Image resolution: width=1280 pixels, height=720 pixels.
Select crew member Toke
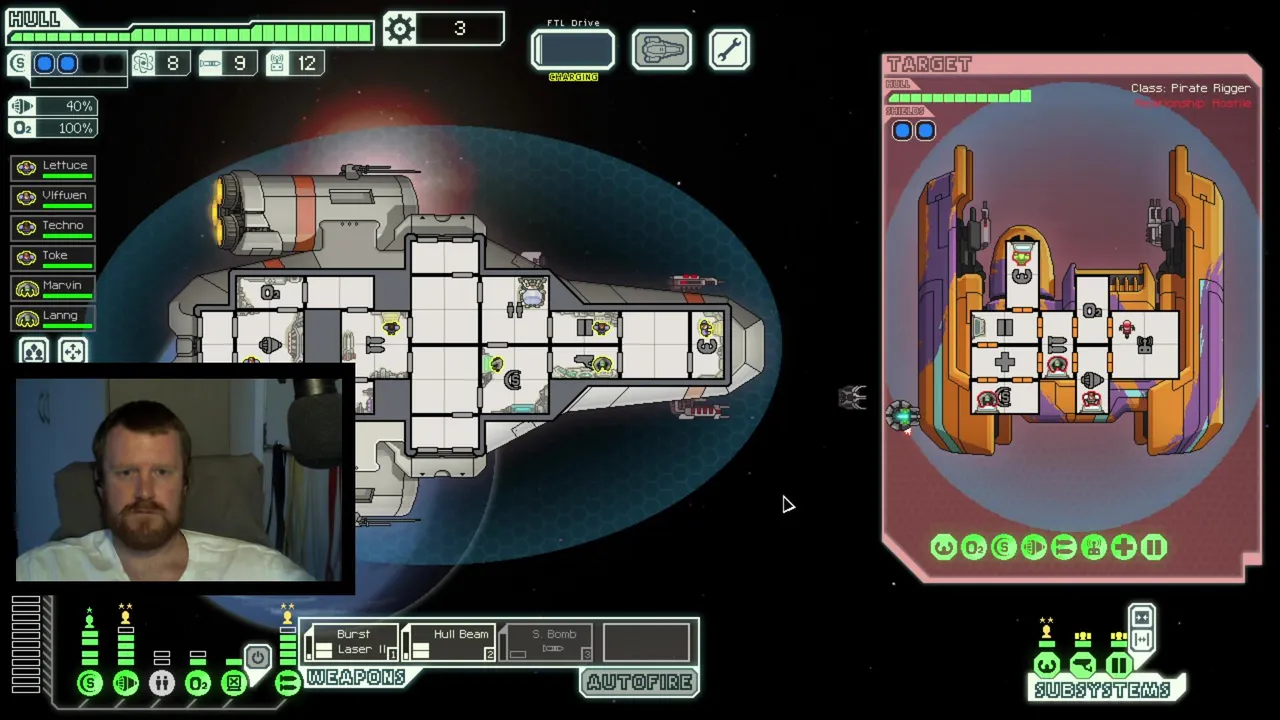click(54, 256)
